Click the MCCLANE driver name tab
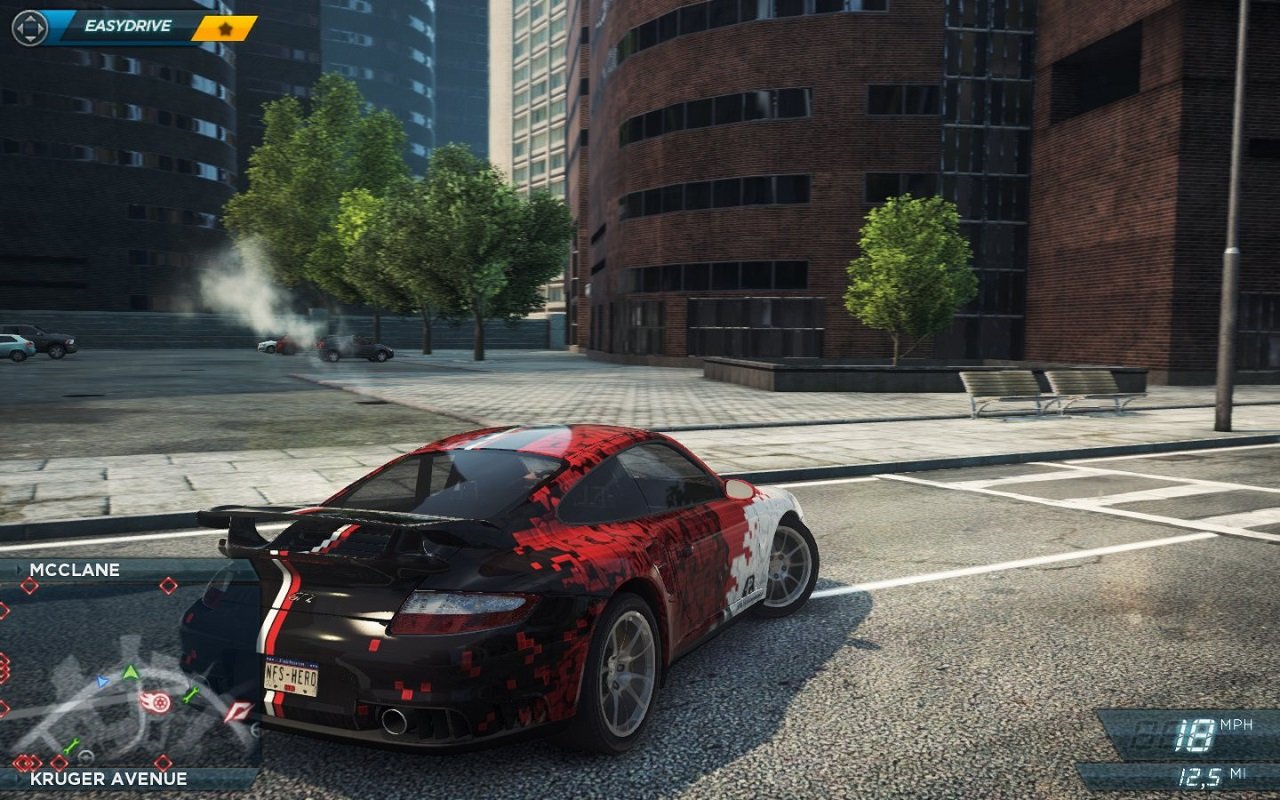Screen dimensions: 1280x800 point(75,570)
